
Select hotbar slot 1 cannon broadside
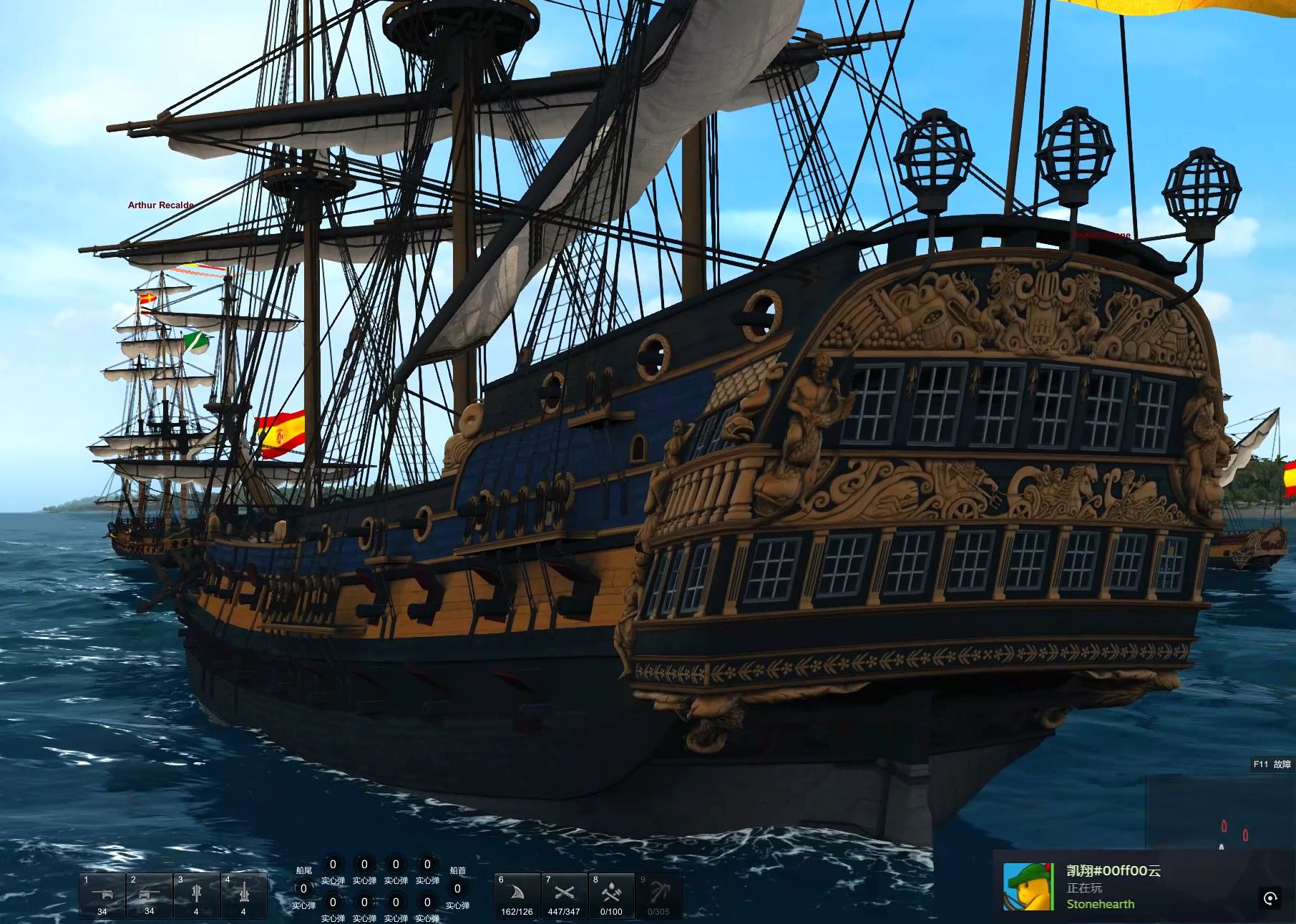coord(102,895)
